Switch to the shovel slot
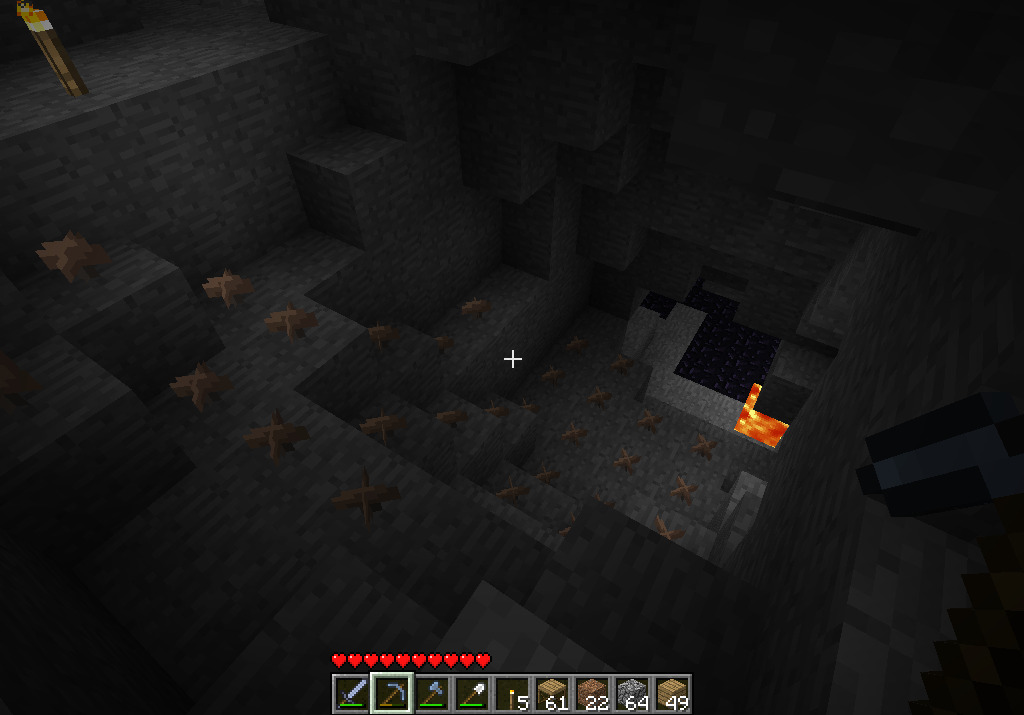Image resolution: width=1024 pixels, height=715 pixels. [472, 693]
